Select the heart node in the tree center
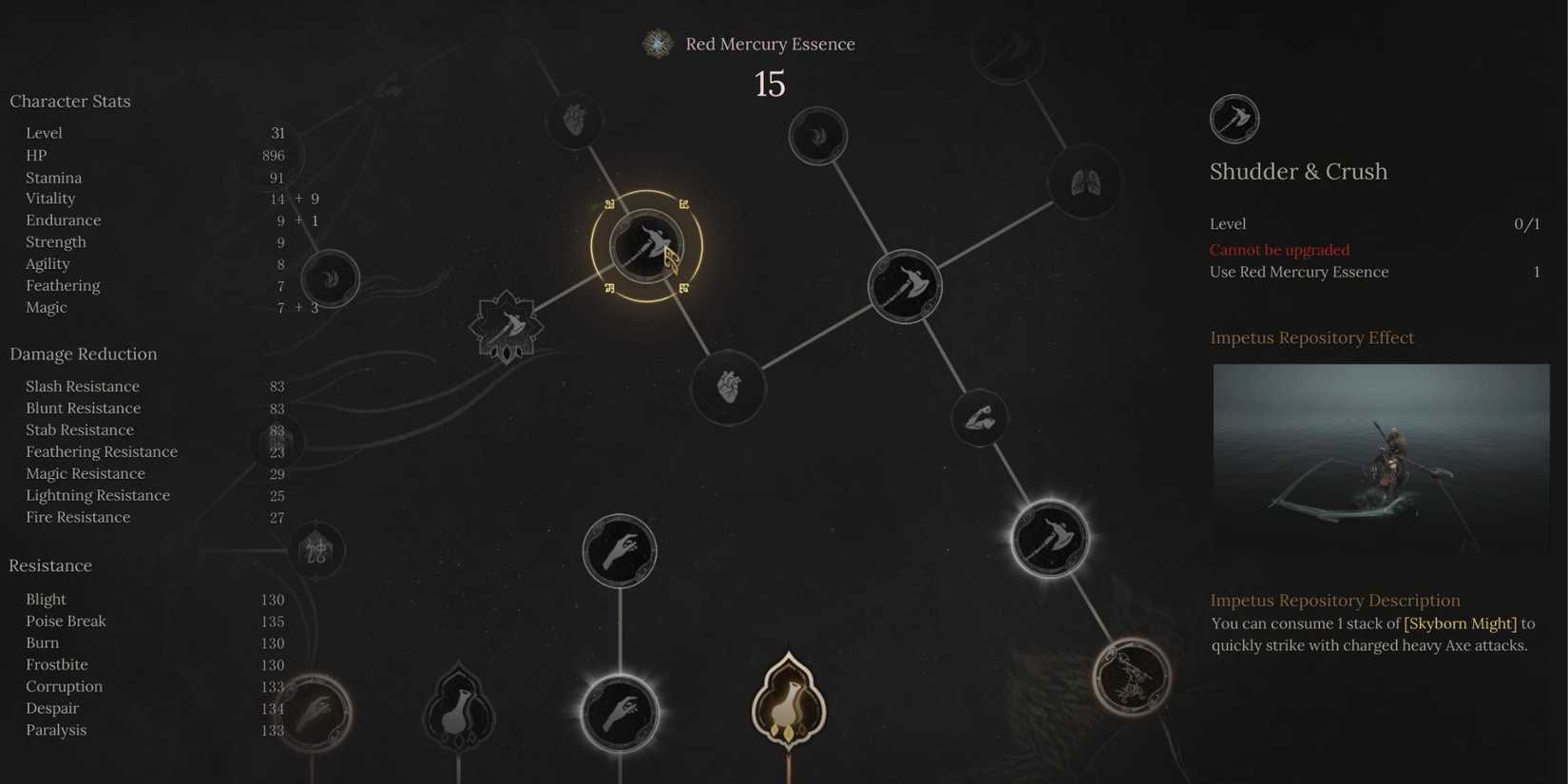 tap(727, 388)
